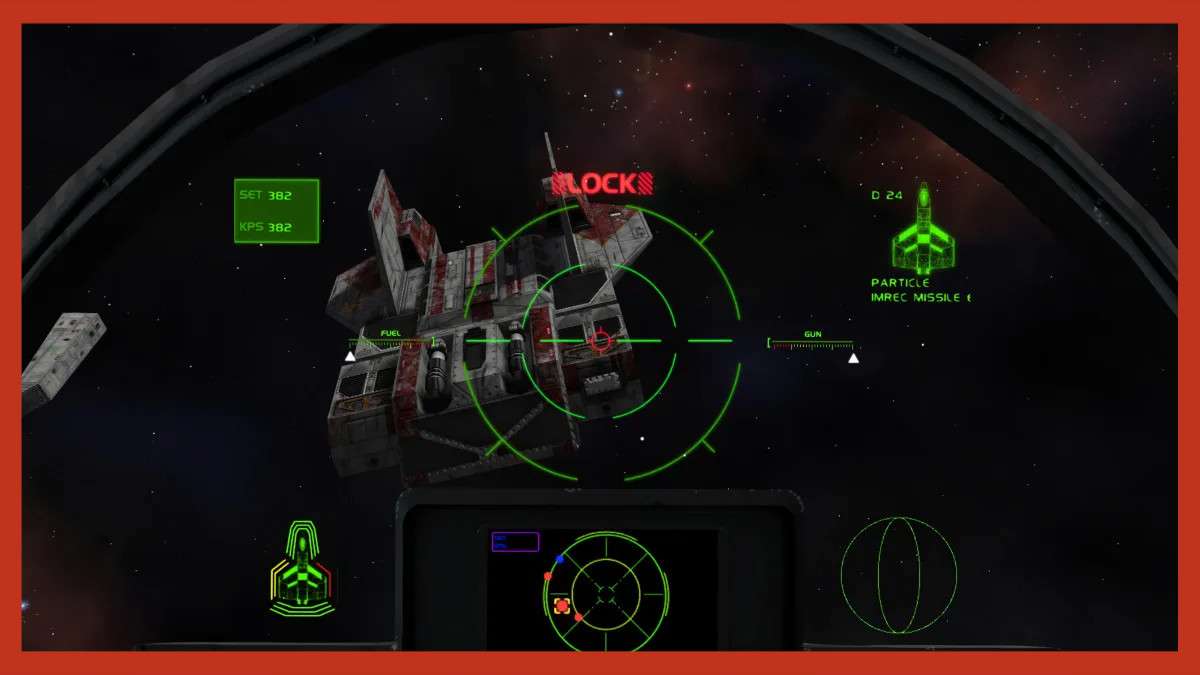Image resolution: width=1200 pixels, height=675 pixels.
Task: Click the blue contact blip on radar
Action: [560, 558]
